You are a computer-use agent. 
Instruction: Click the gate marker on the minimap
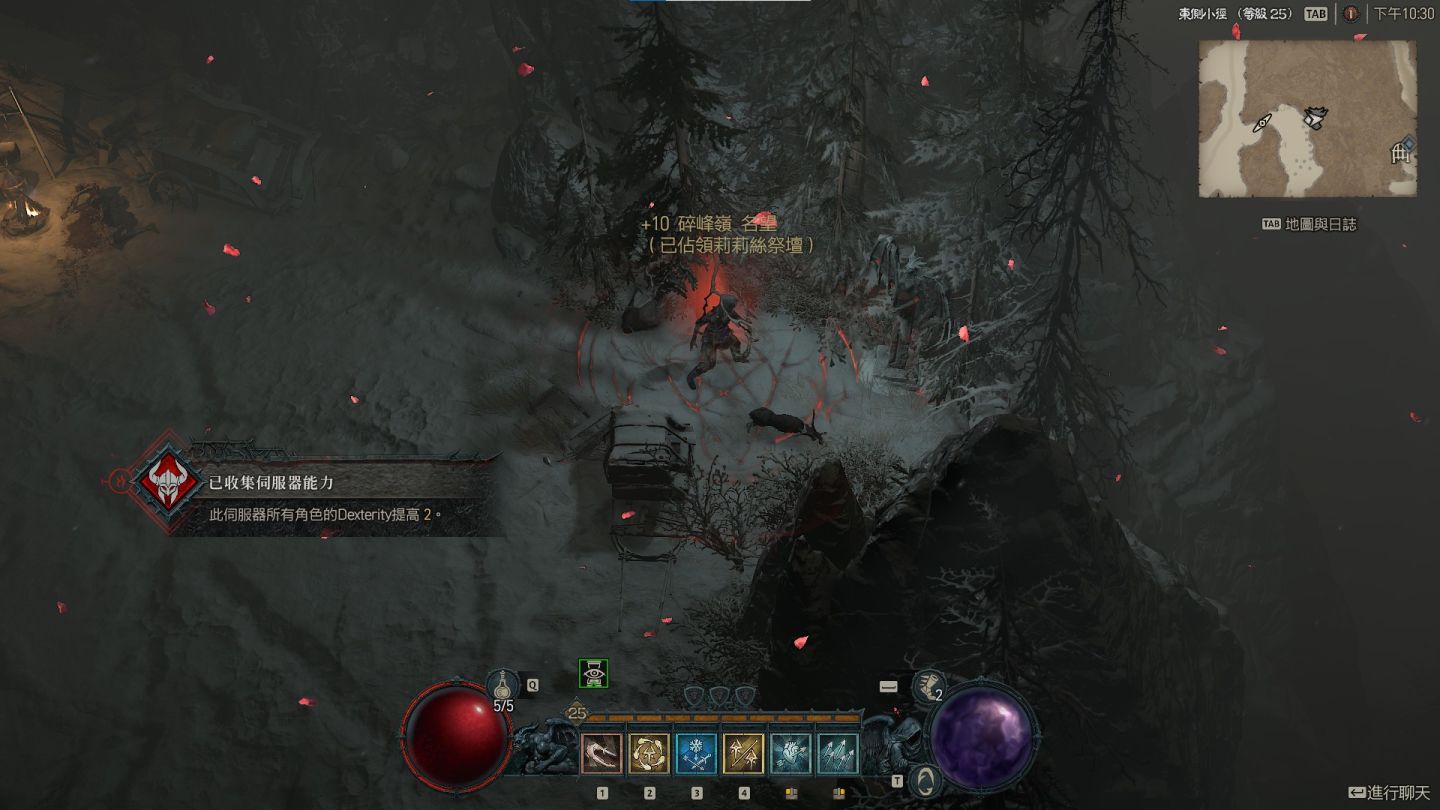click(x=1400, y=154)
